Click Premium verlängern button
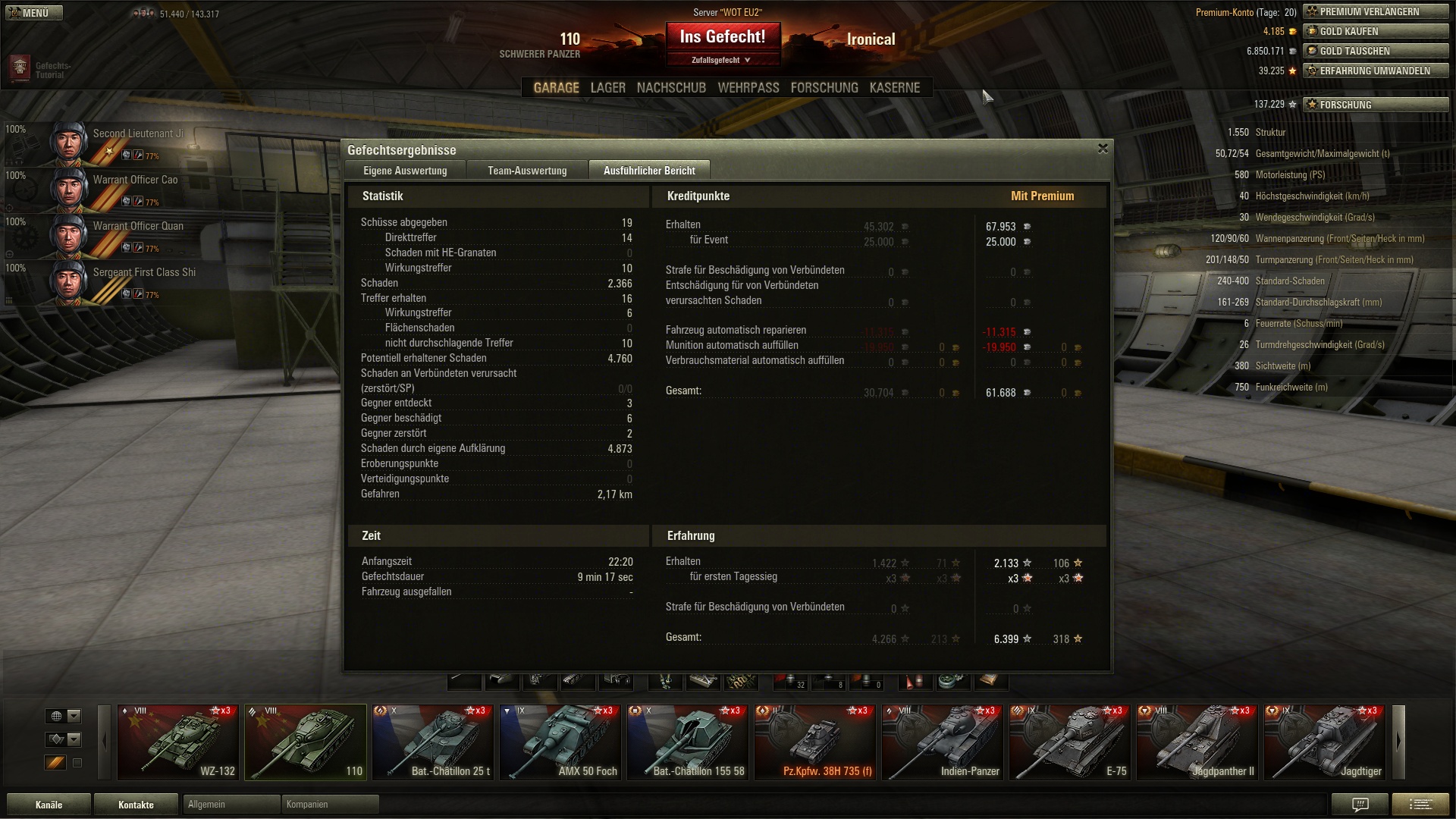The width and height of the screenshot is (1456, 819). point(1375,12)
